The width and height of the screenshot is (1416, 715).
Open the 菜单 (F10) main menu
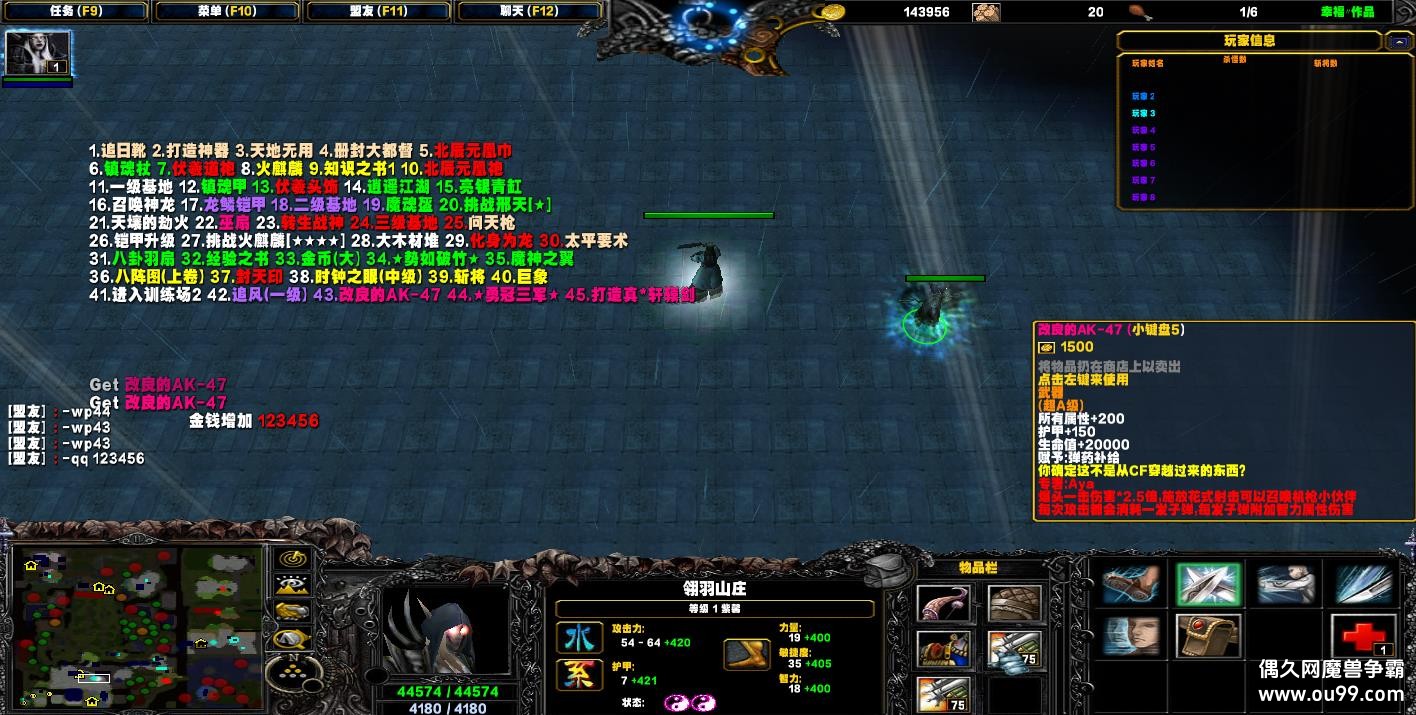[x=228, y=12]
